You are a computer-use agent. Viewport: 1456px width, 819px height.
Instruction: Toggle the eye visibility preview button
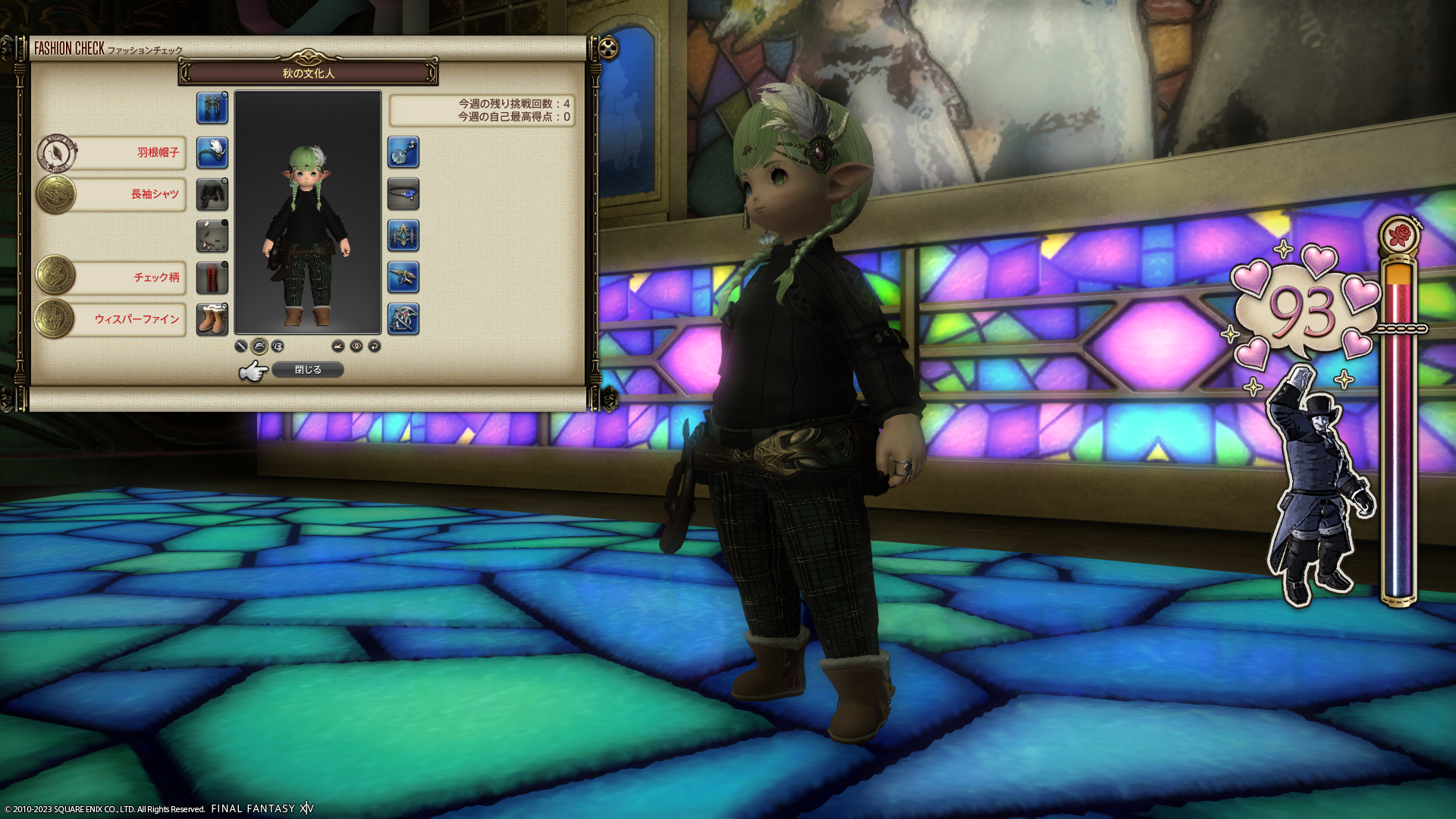[x=356, y=346]
